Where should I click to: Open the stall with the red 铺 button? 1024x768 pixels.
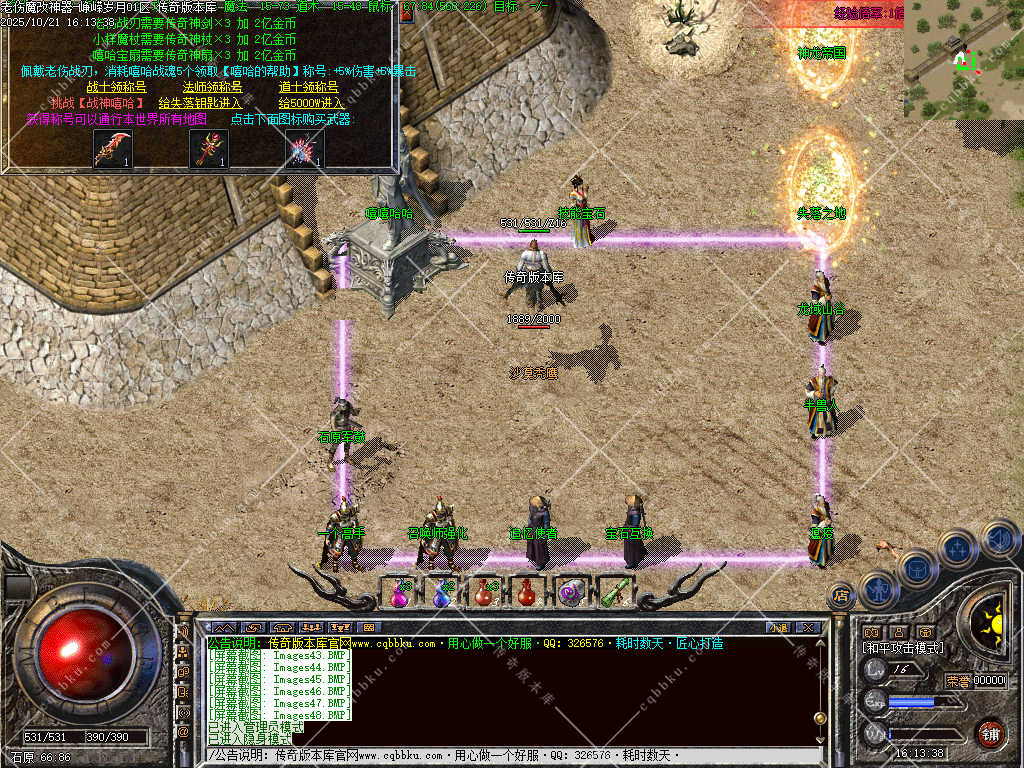[x=991, y=732]
